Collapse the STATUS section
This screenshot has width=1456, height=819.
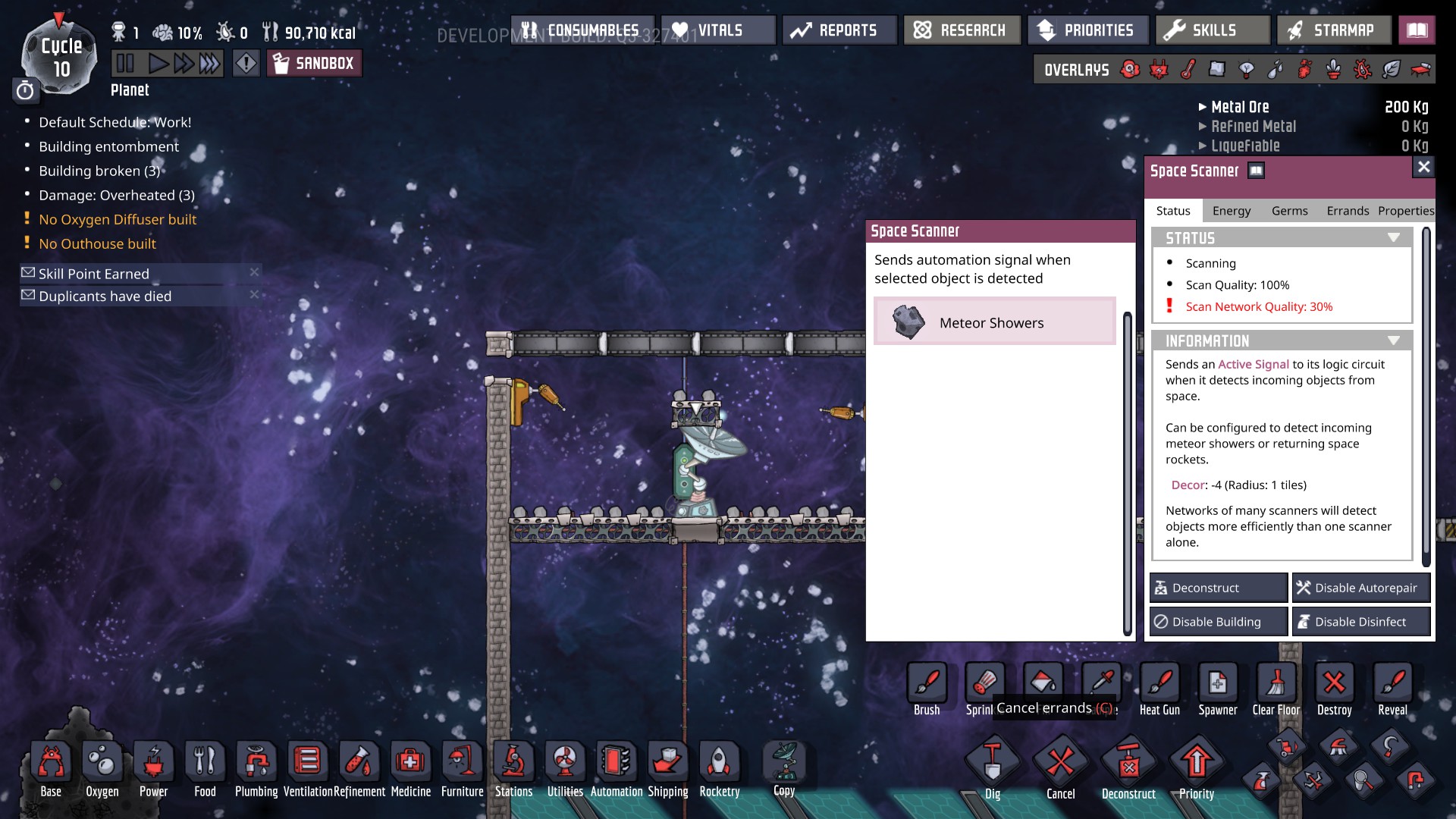1393,237
